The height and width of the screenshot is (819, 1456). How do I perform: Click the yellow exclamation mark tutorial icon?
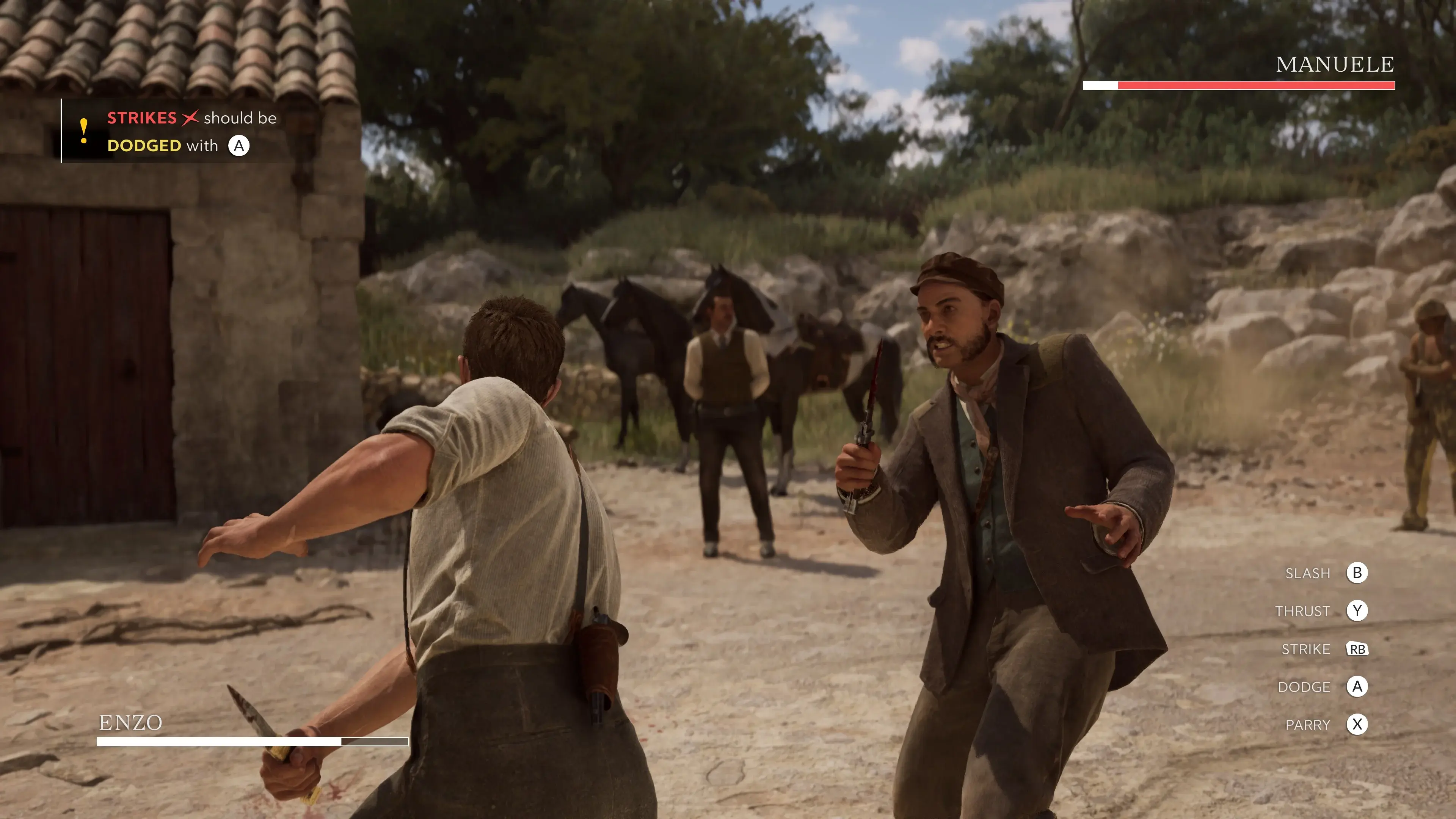tap(84, 131)
